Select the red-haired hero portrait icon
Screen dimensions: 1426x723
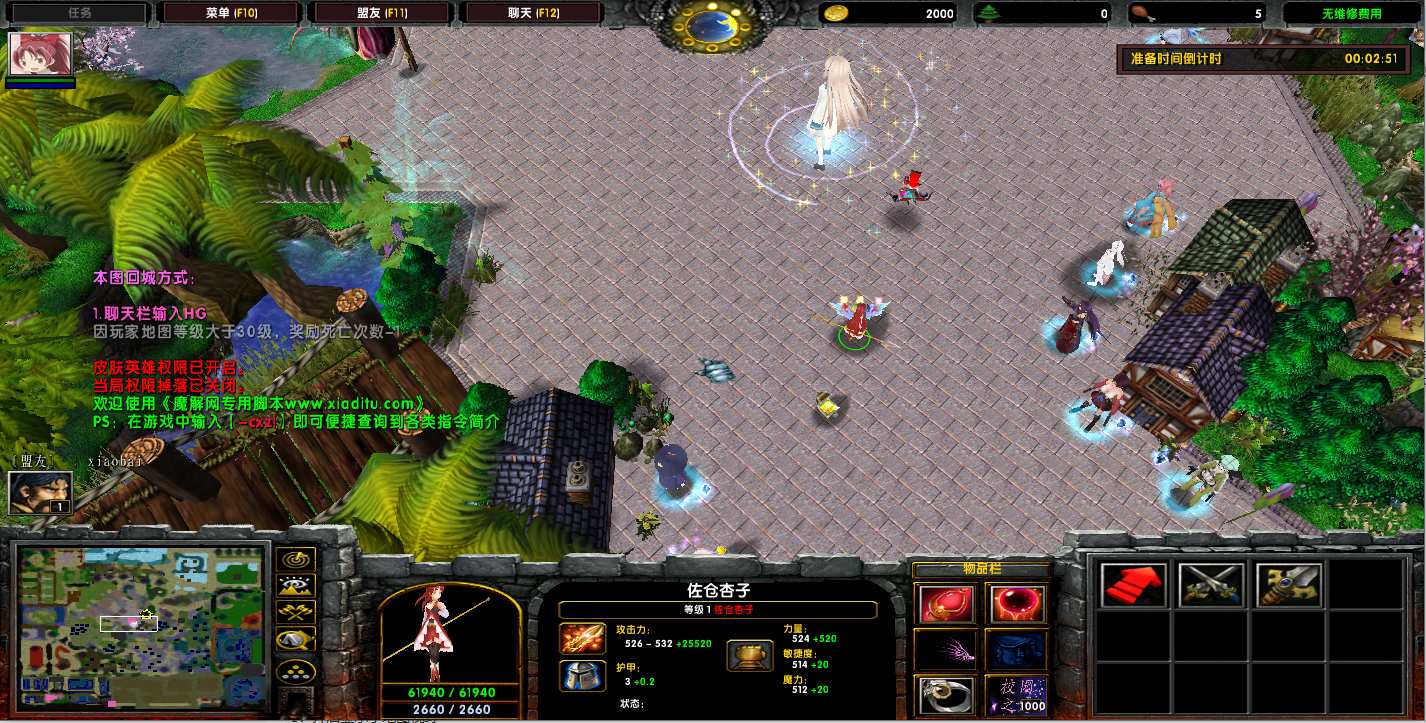(x=40, y=55)
